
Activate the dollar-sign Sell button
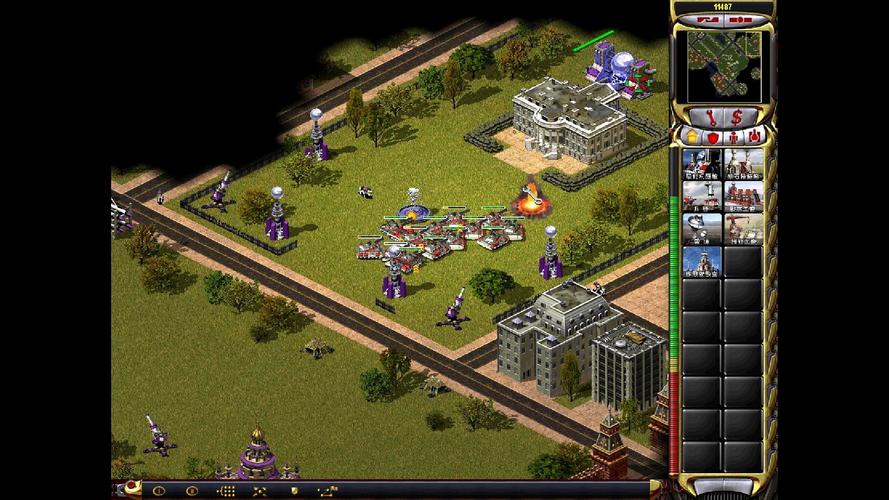[736, 117]
